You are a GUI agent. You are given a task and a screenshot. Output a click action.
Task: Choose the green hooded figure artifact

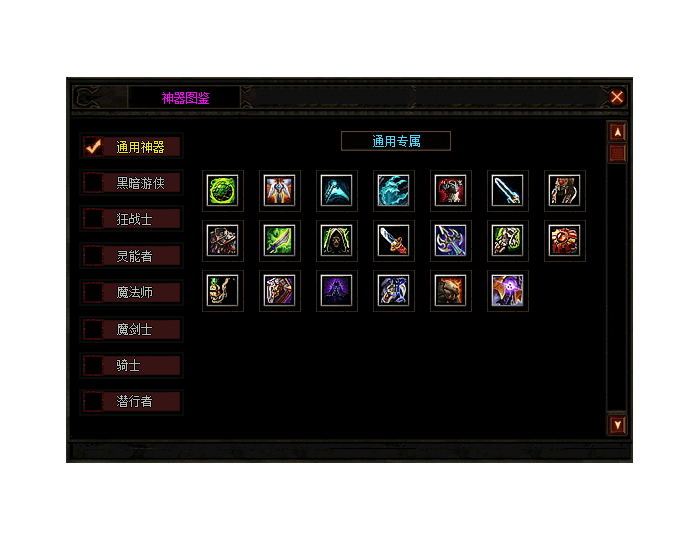pyautogui.click(x=337, y=240)
